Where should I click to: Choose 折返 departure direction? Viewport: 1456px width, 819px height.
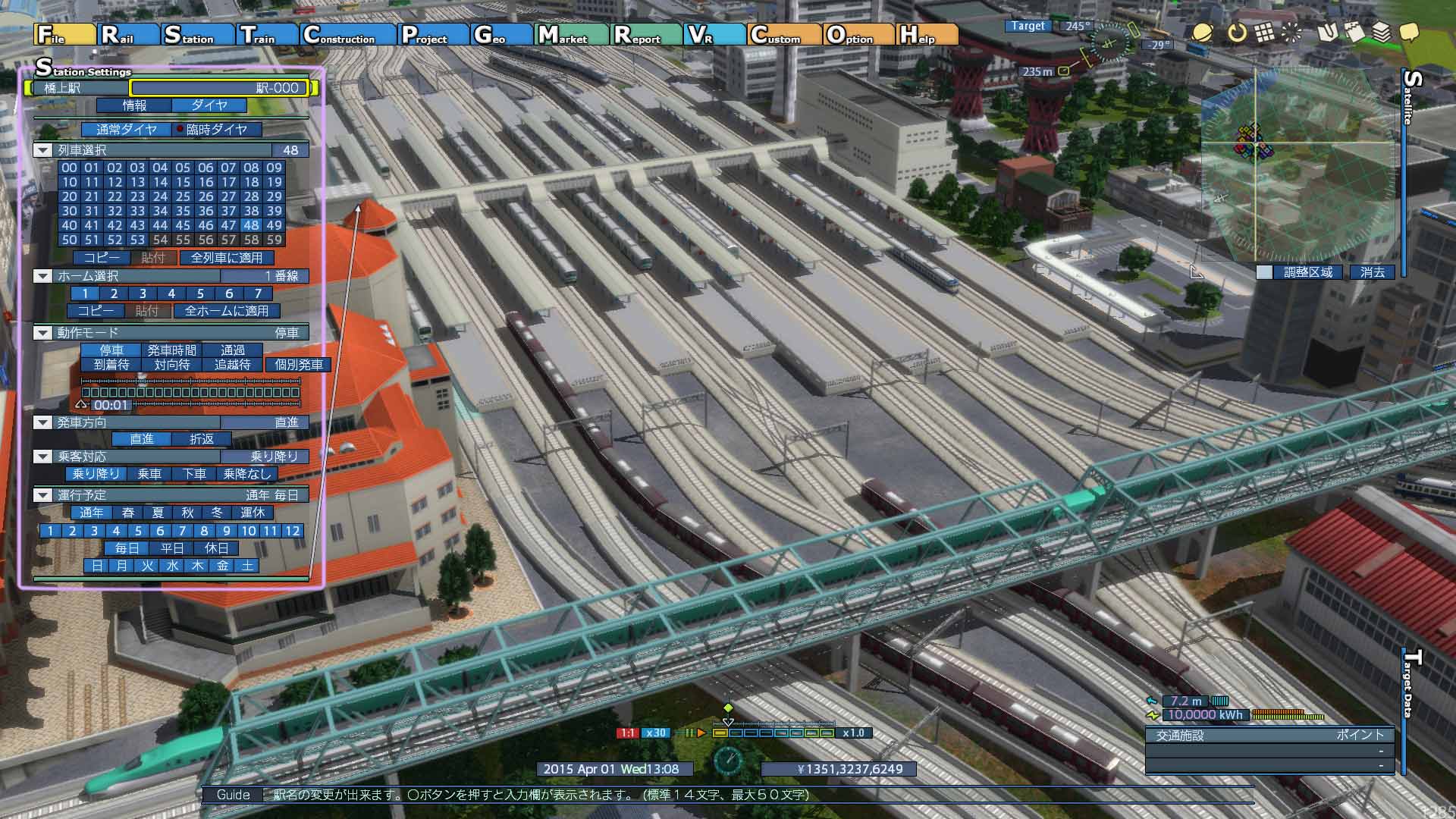tap(202, 439)
